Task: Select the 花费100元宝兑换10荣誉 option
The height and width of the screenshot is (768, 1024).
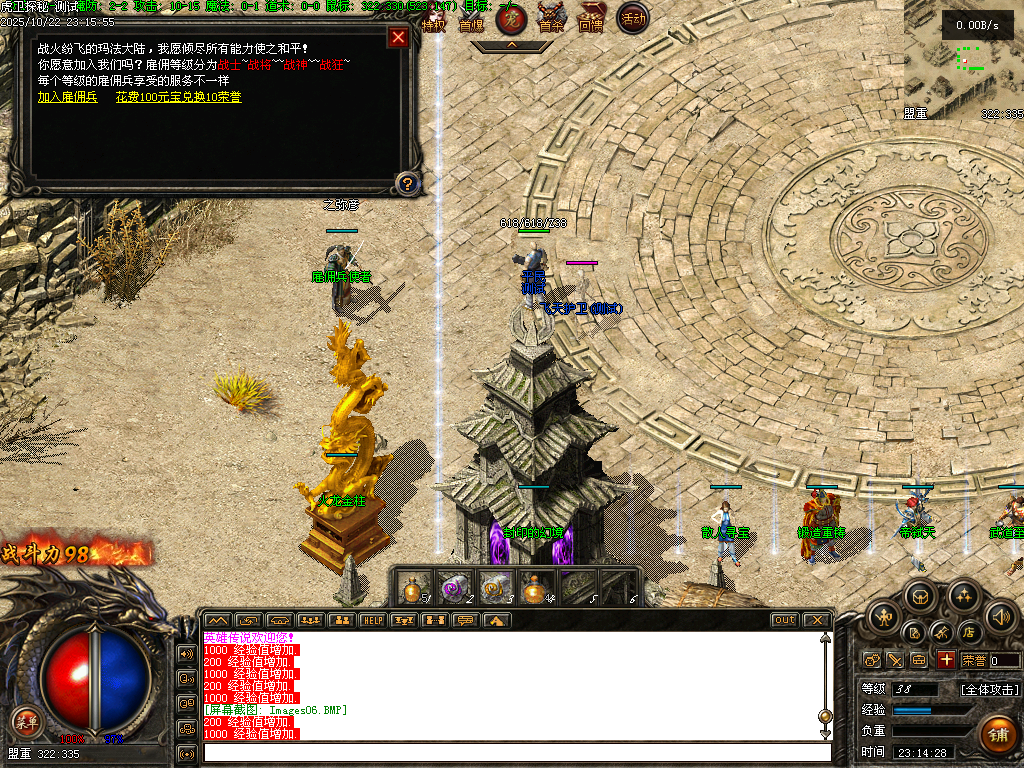Action: pos(178,97)
